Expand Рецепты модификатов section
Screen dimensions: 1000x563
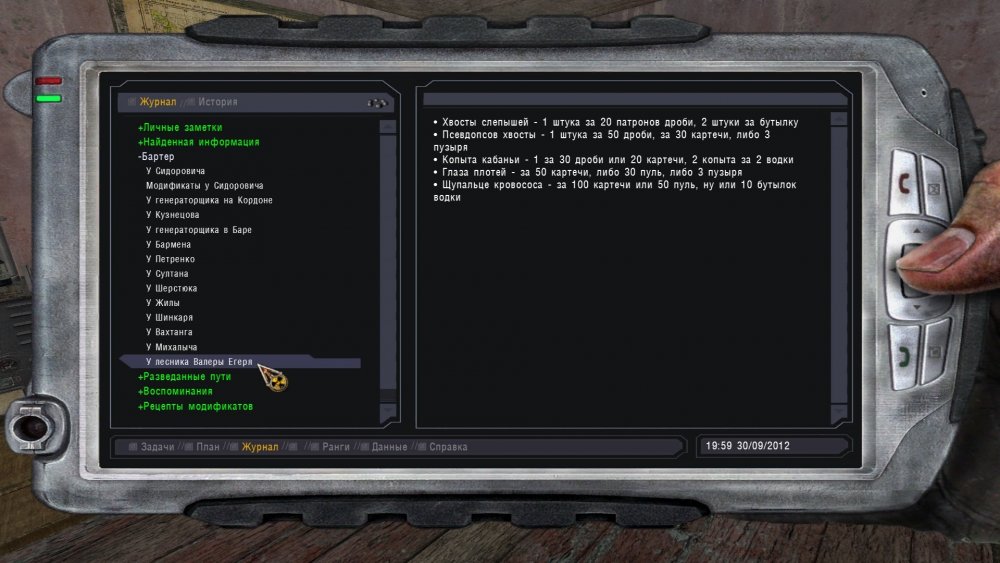(x=195, y=407)
